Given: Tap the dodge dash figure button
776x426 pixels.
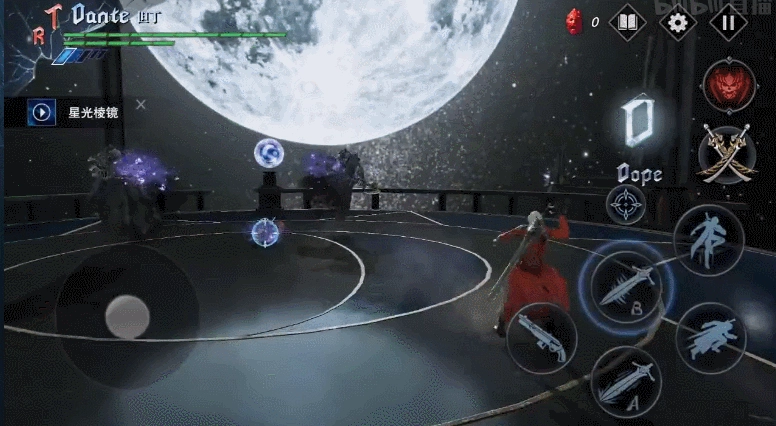Looking at the screenshot, I should pos(711,337).
